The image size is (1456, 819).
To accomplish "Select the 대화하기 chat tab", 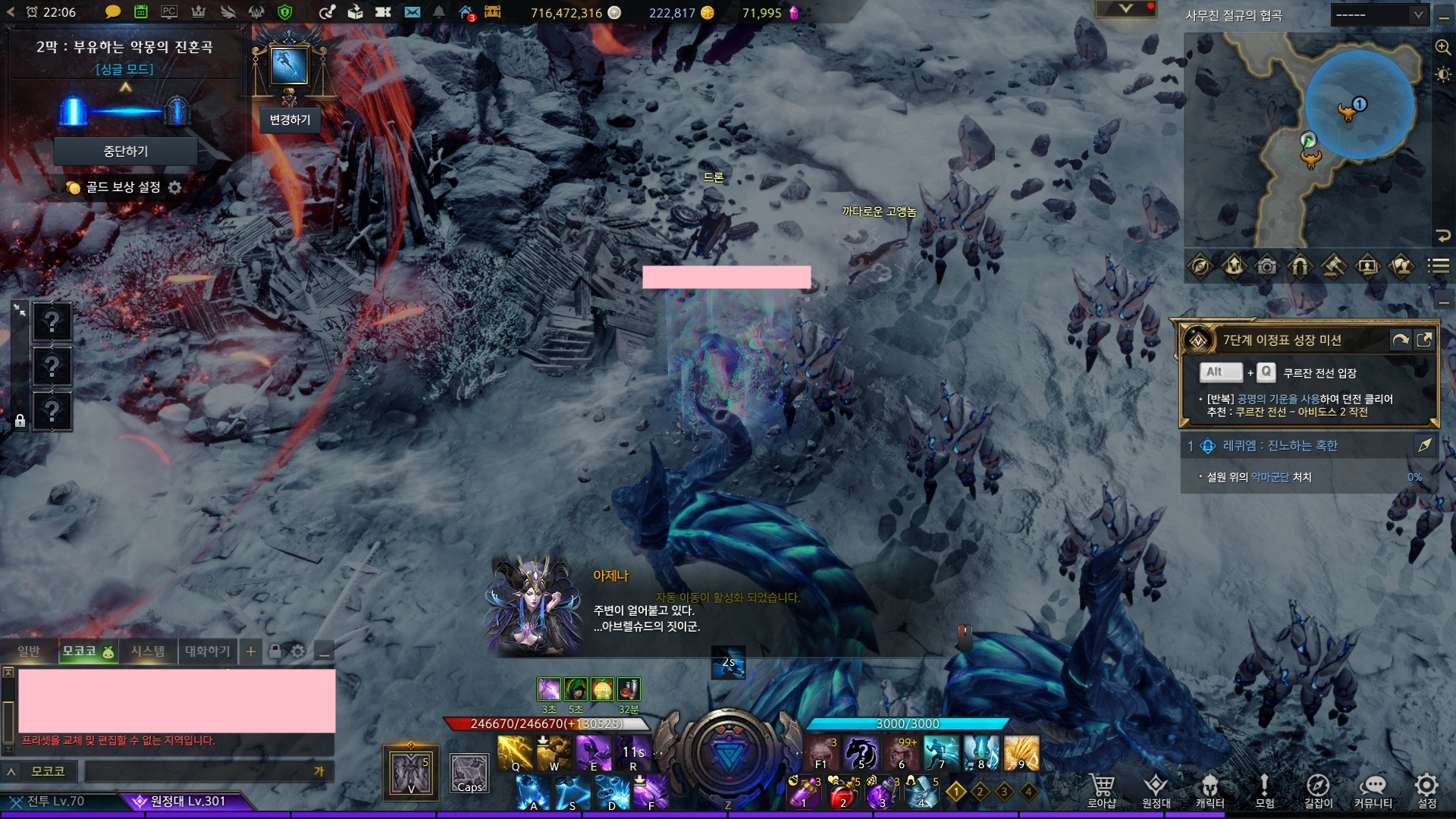I will pos(207,651).
